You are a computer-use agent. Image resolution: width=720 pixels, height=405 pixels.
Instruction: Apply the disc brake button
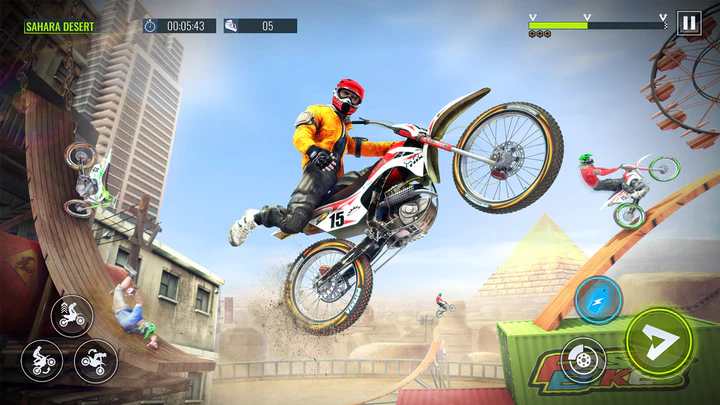[x=582, y=359]
